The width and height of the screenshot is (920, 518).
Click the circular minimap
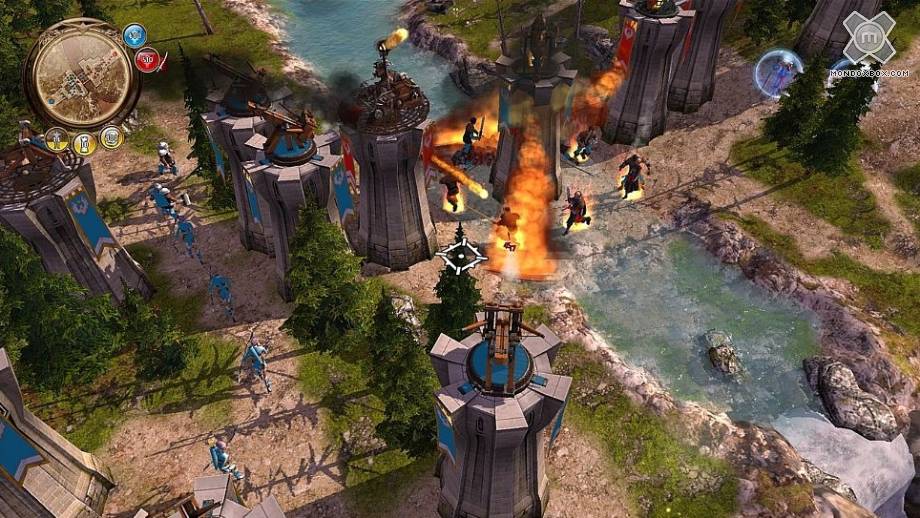coord(81,73)
